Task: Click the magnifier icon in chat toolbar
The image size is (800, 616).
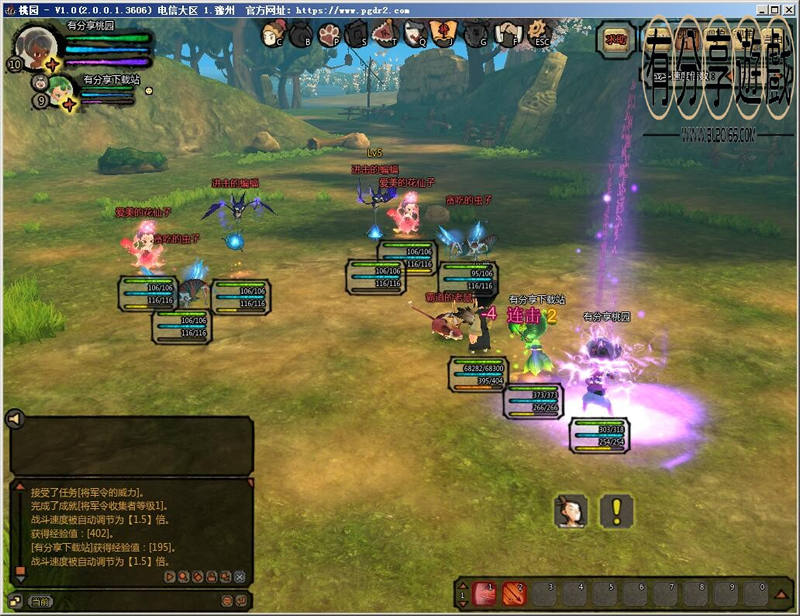Action: (183, 577)
